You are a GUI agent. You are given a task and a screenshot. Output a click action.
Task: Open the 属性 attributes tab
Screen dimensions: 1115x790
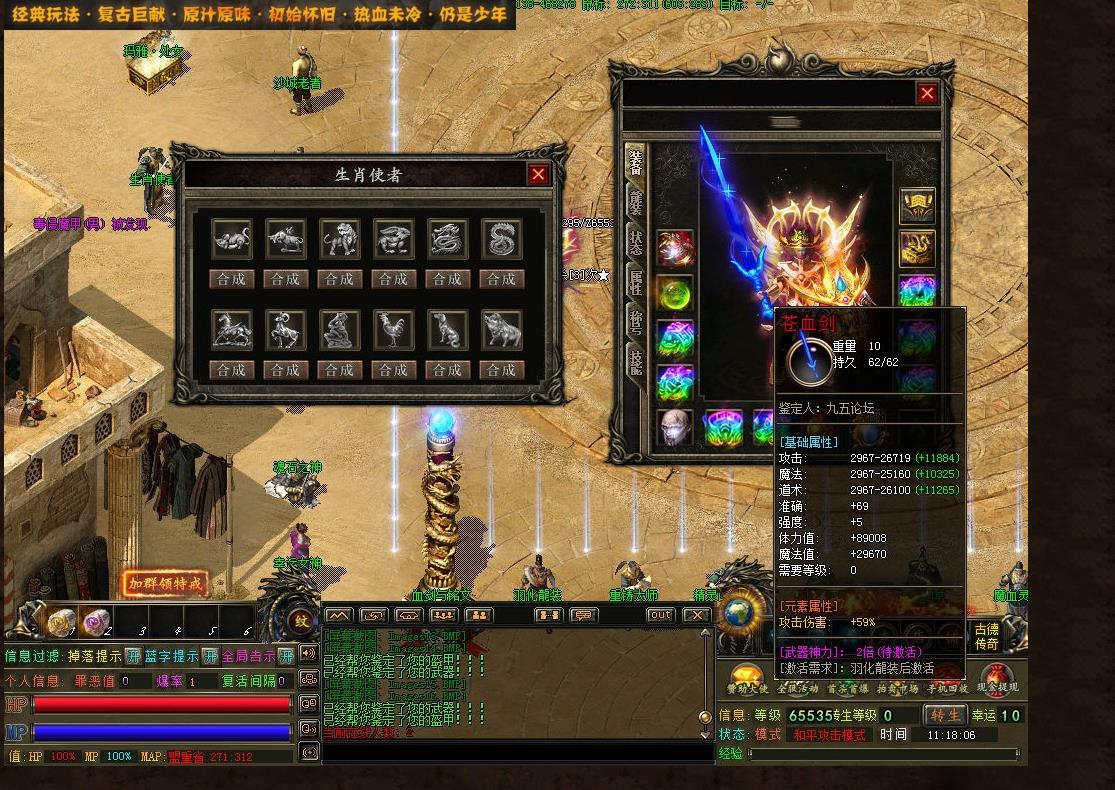(x=636, y=280)
